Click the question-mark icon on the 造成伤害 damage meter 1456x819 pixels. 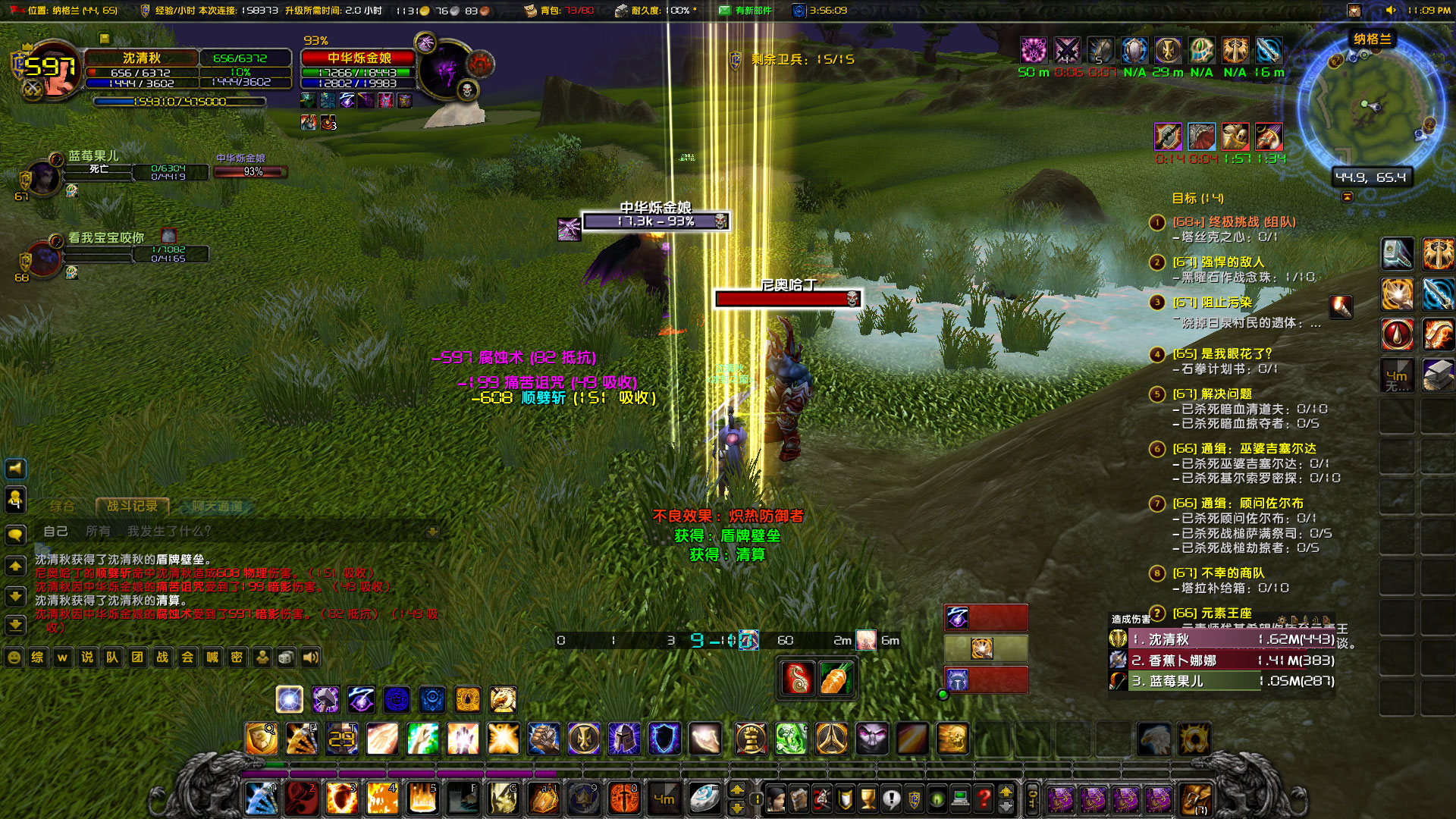1157,613
